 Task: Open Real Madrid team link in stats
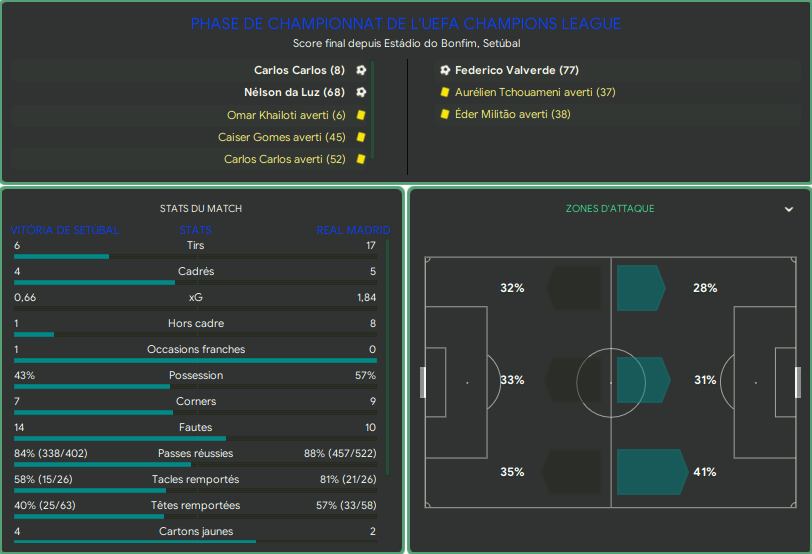coord(353,230)
